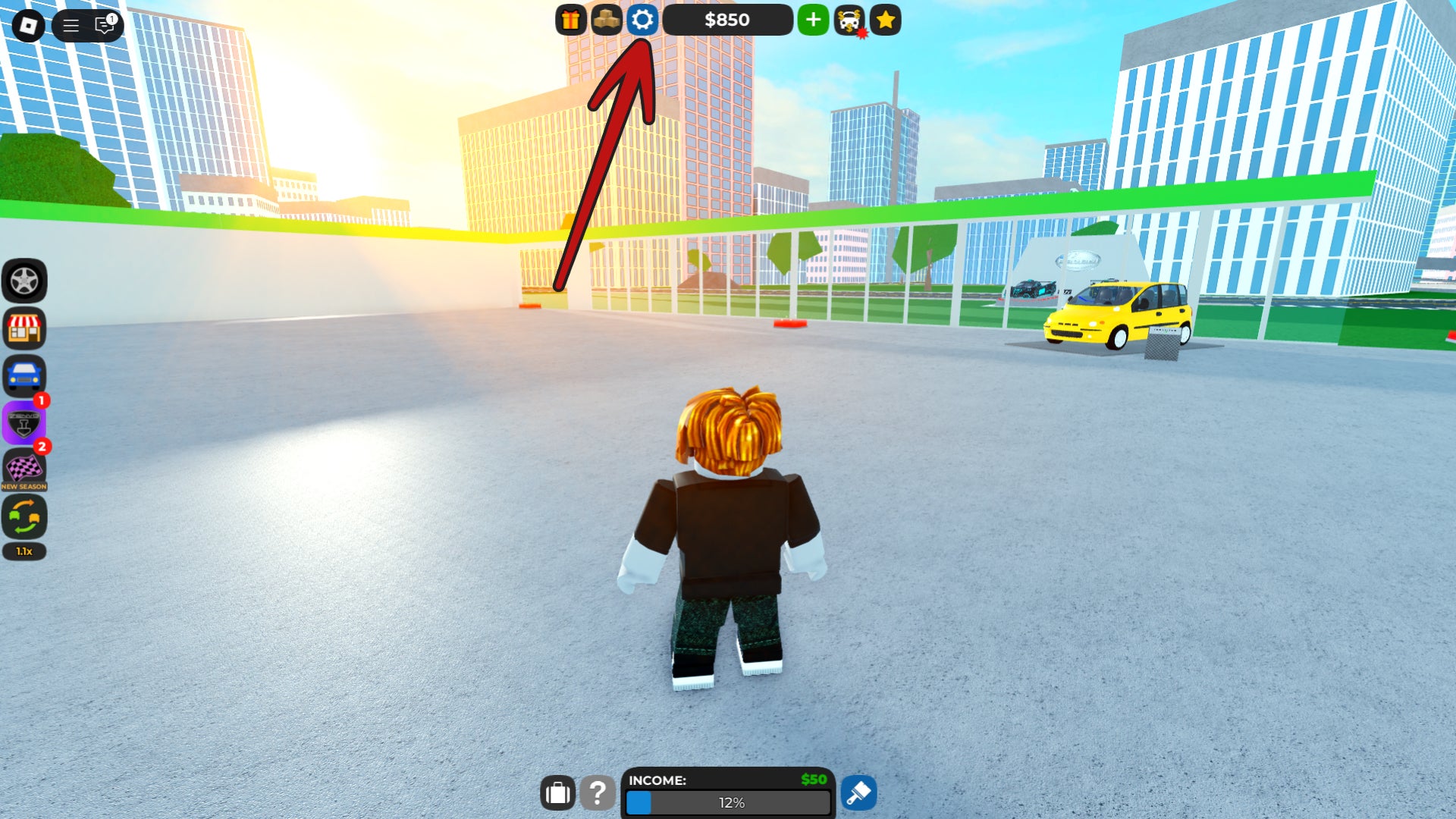Open the car trade swap icon

tap(24, 517)
